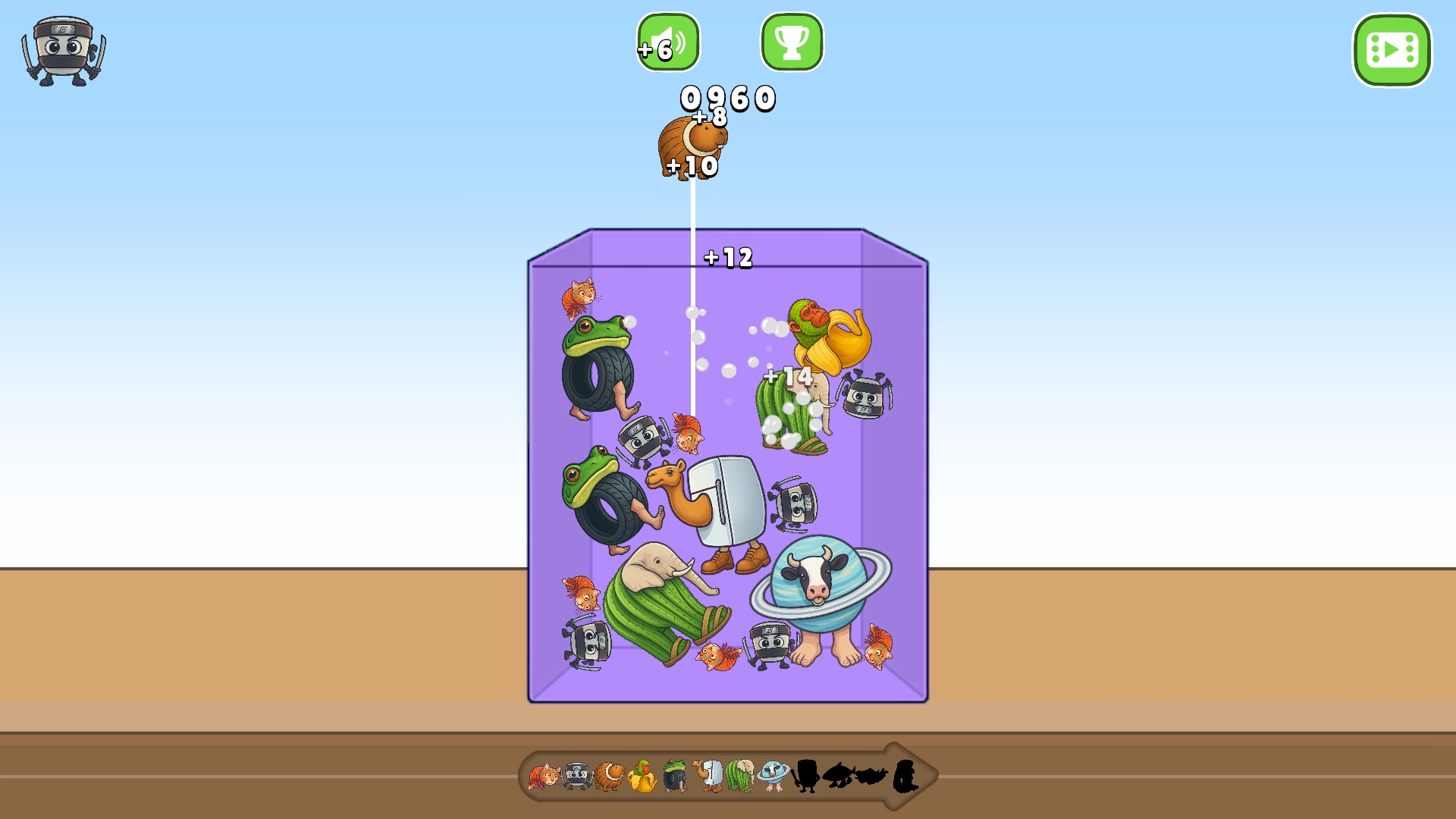Tap the +14 bonus label near the elephant-cactus
1456x819 pixels.
tap(789, 376)
